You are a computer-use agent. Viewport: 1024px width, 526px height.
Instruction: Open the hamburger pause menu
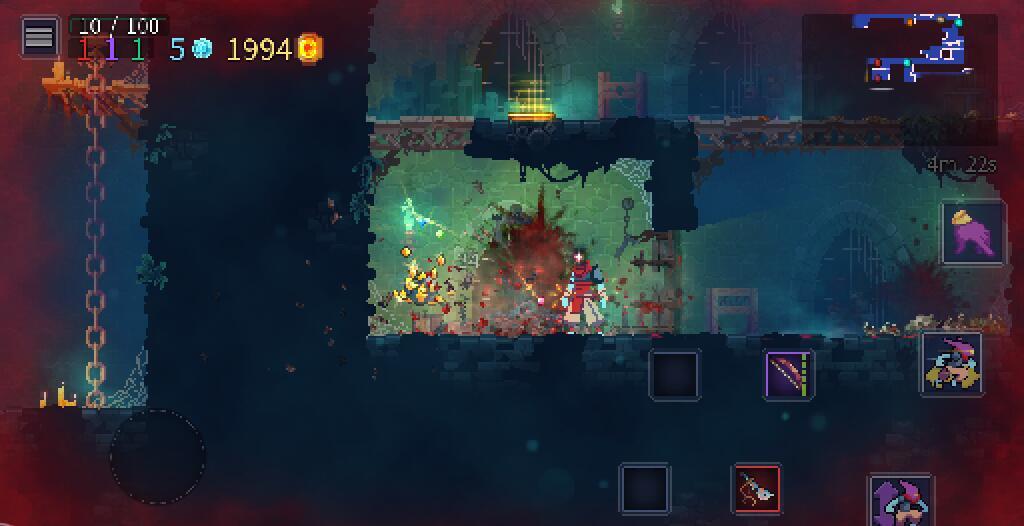pyautogui.click(x=39, y=37)
